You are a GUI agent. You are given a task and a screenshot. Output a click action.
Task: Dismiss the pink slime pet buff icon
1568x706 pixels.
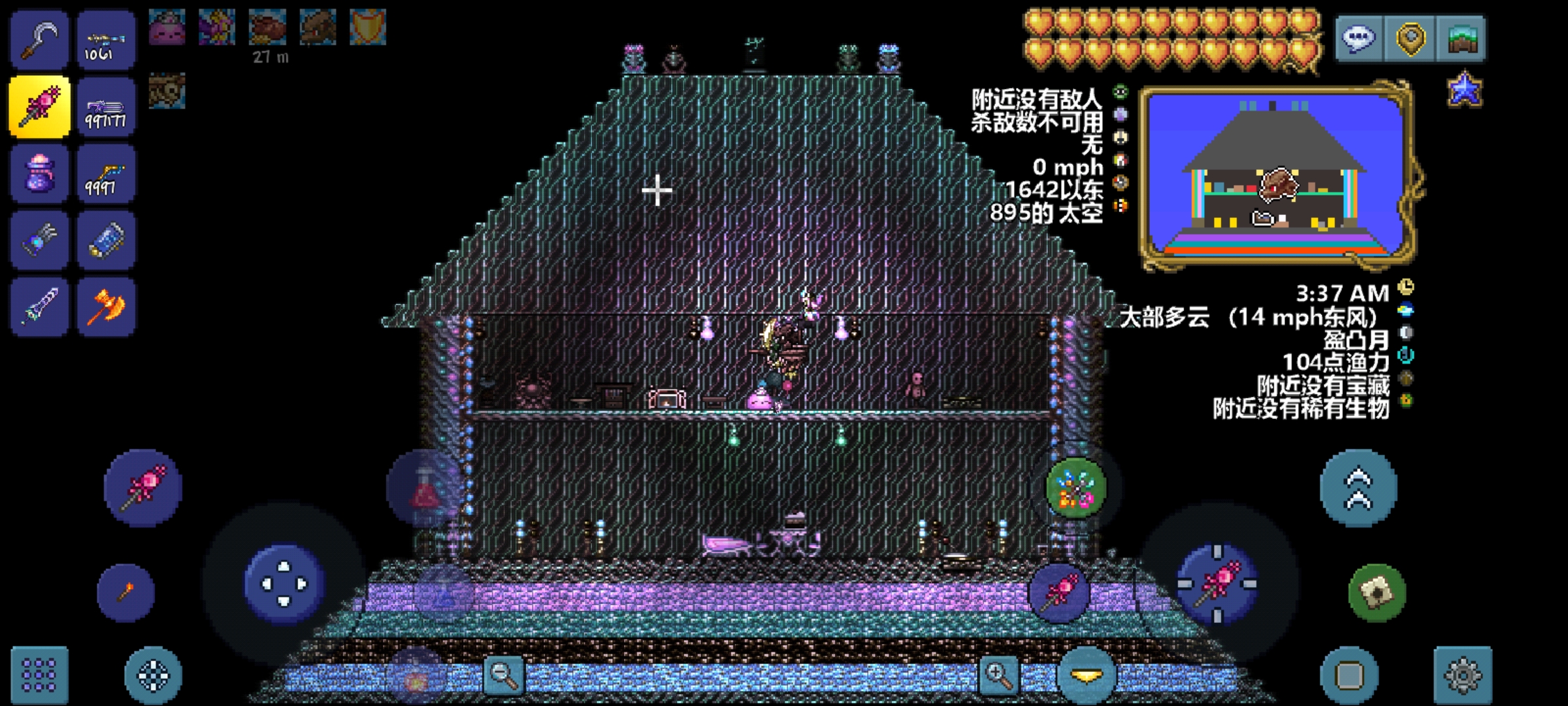[x=167, y=27]
